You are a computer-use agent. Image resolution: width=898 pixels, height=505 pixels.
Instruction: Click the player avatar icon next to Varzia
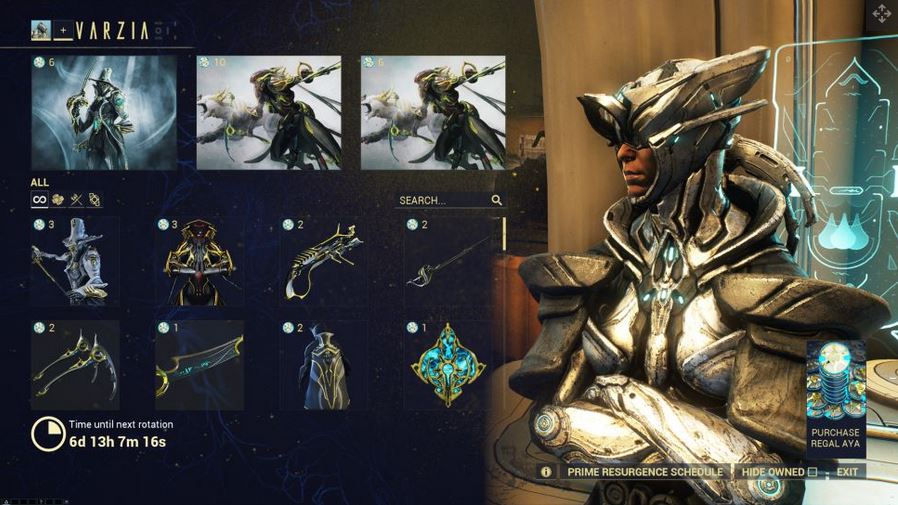click(42, 31)
